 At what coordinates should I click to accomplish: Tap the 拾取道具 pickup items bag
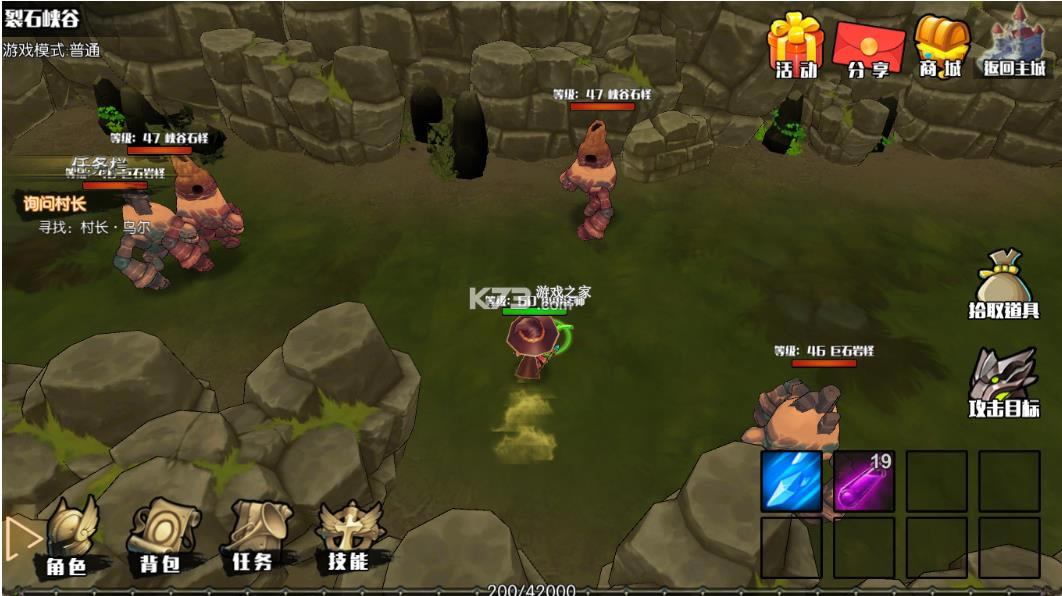1003,284
